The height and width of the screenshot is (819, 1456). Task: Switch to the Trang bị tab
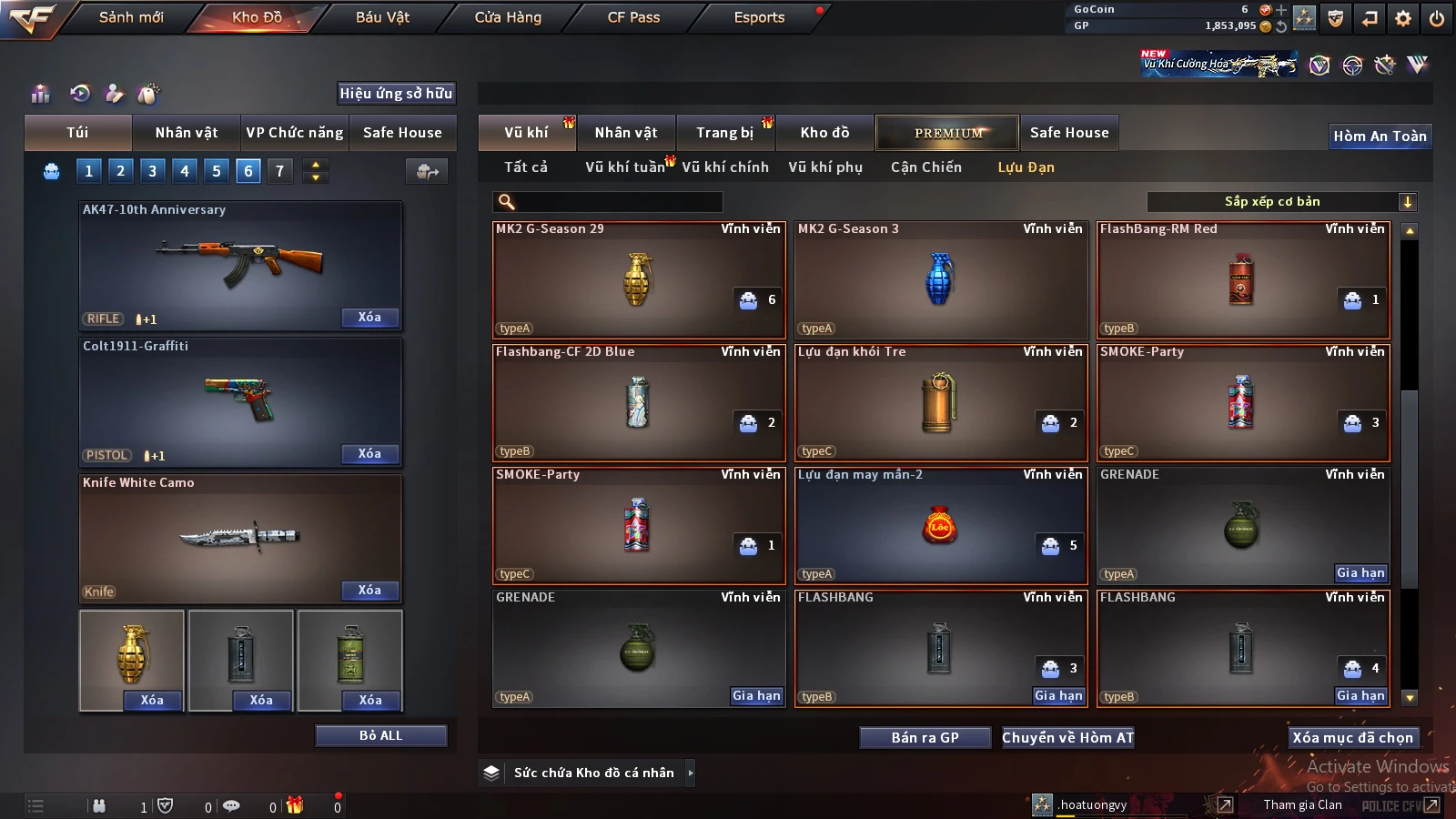(x=724, y=133)
